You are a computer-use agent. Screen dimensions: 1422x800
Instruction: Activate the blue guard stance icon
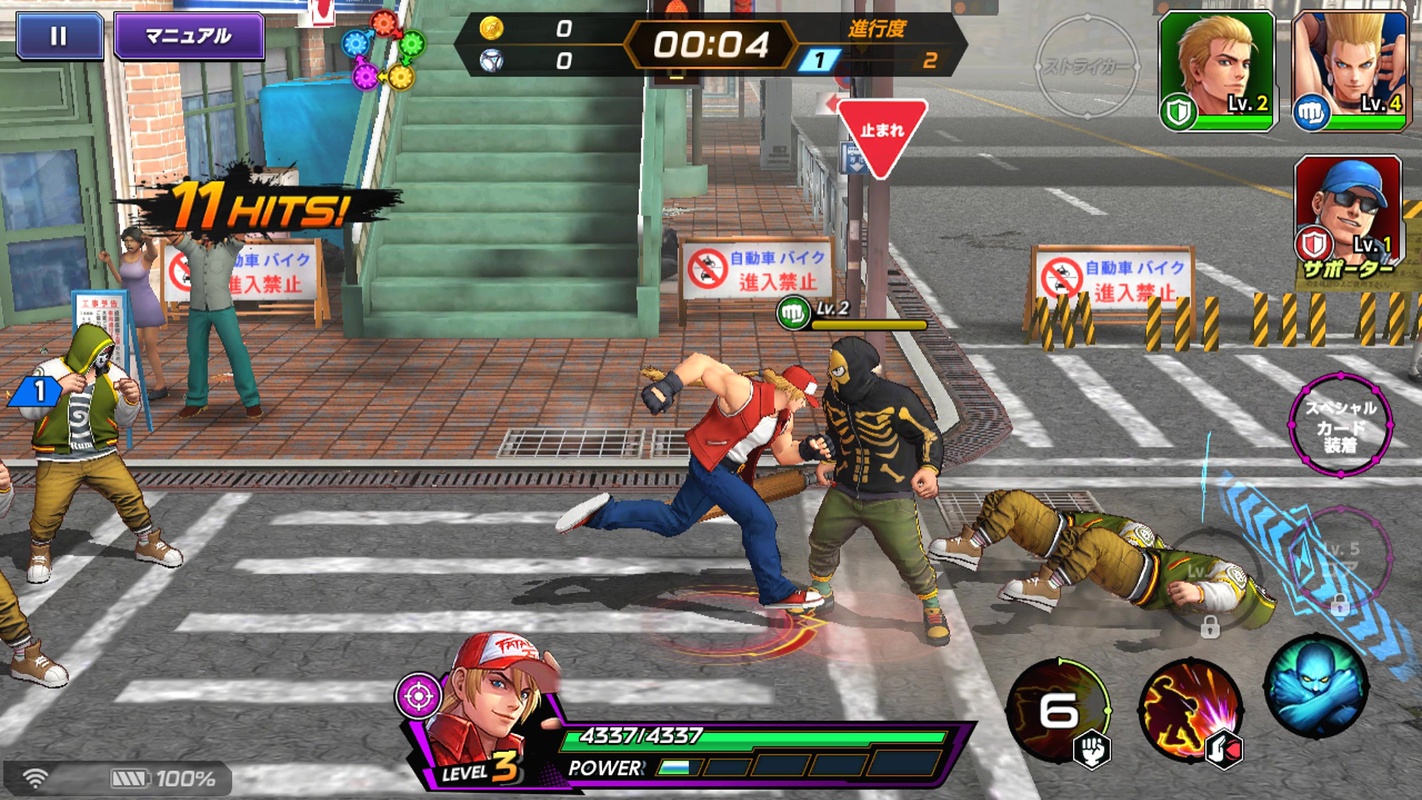1315,686
